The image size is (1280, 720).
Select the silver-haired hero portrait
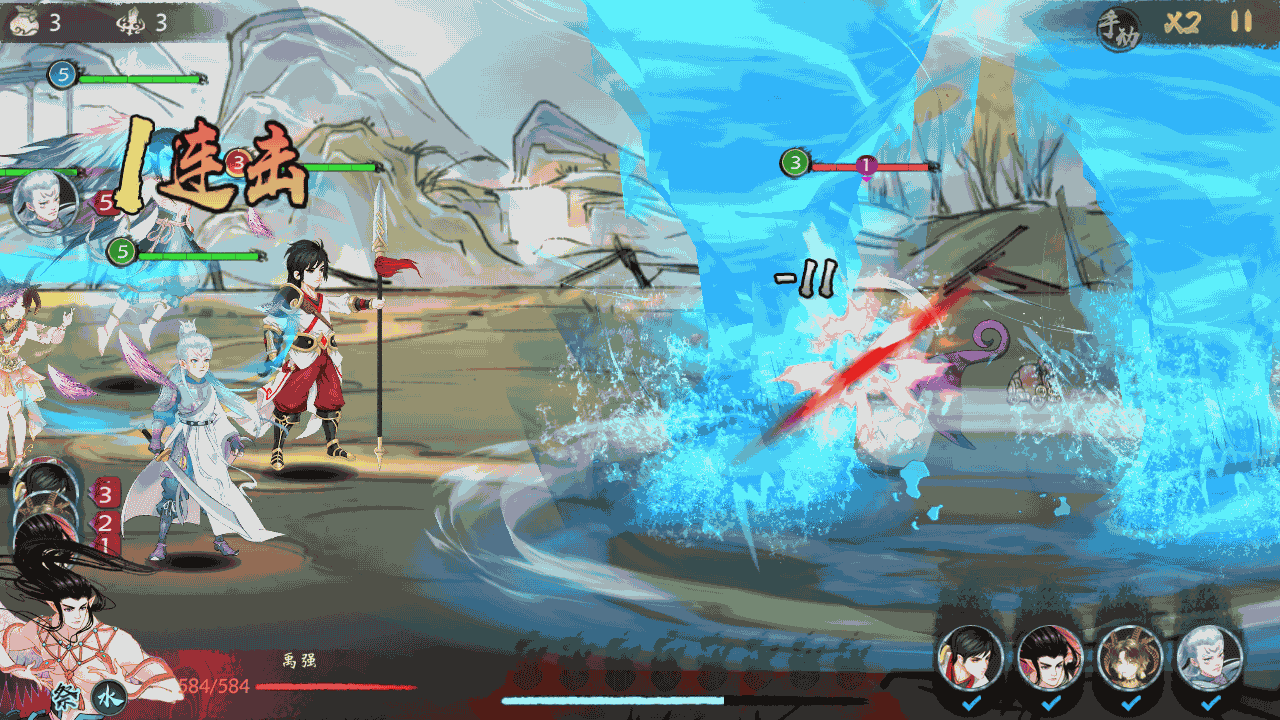[x=1210, y=657]
